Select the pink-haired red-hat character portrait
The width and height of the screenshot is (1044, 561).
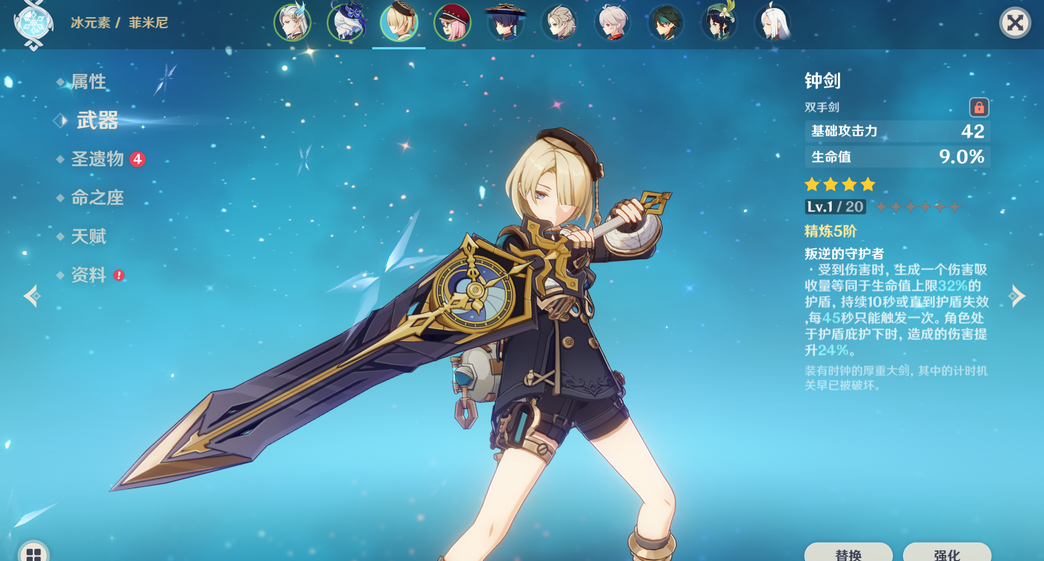coord(452,23)
